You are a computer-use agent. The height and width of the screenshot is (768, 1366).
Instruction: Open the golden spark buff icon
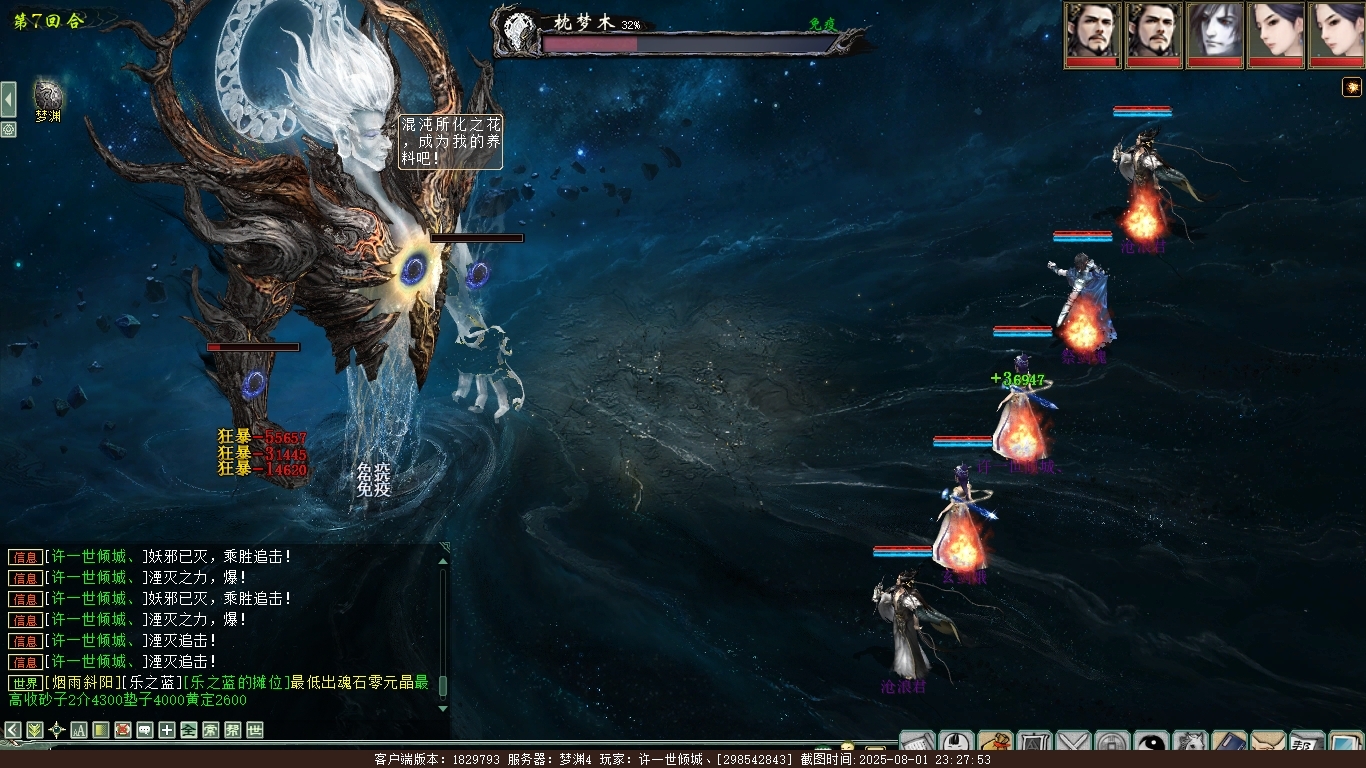1352,88
